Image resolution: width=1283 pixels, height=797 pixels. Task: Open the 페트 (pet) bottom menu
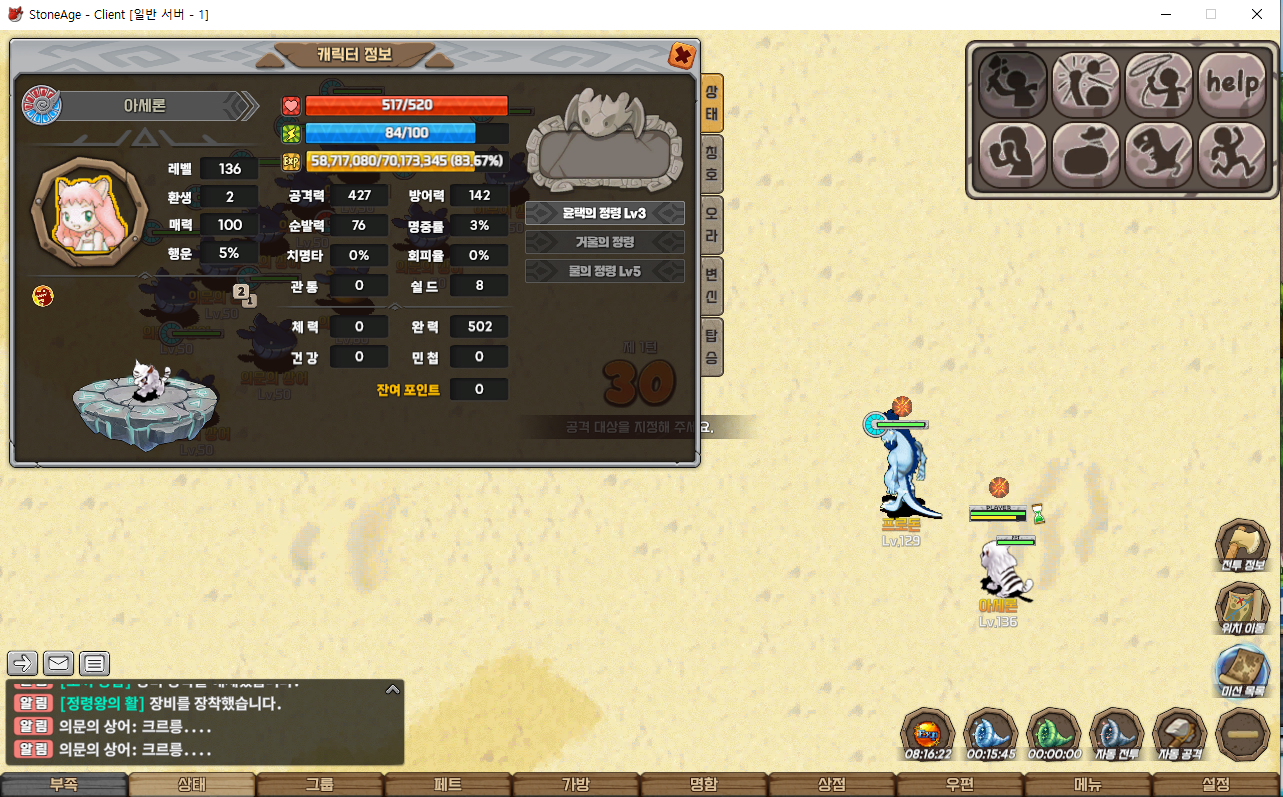point(448,785)
